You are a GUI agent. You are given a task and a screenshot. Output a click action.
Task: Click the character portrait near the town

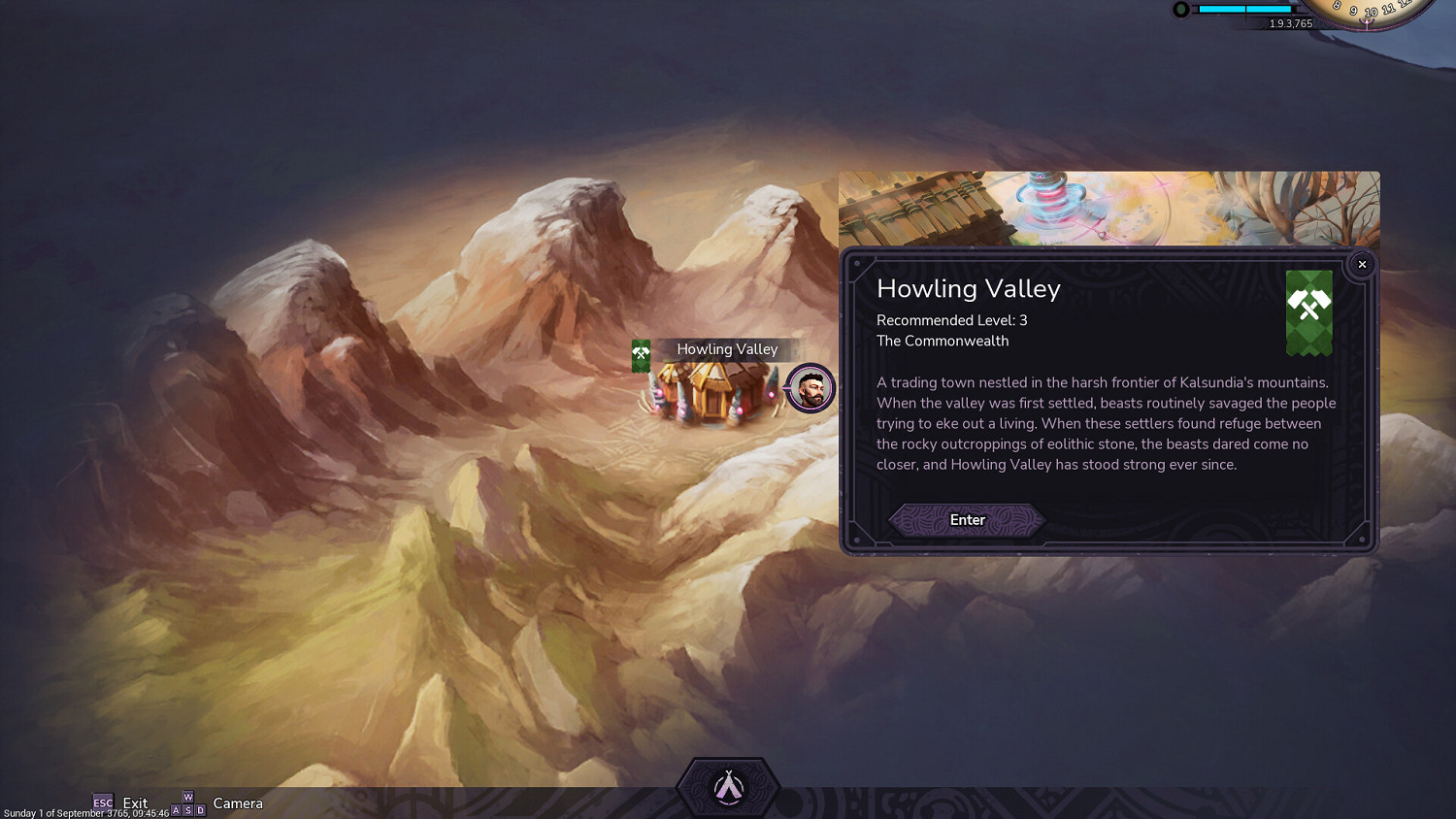(810, 388)
